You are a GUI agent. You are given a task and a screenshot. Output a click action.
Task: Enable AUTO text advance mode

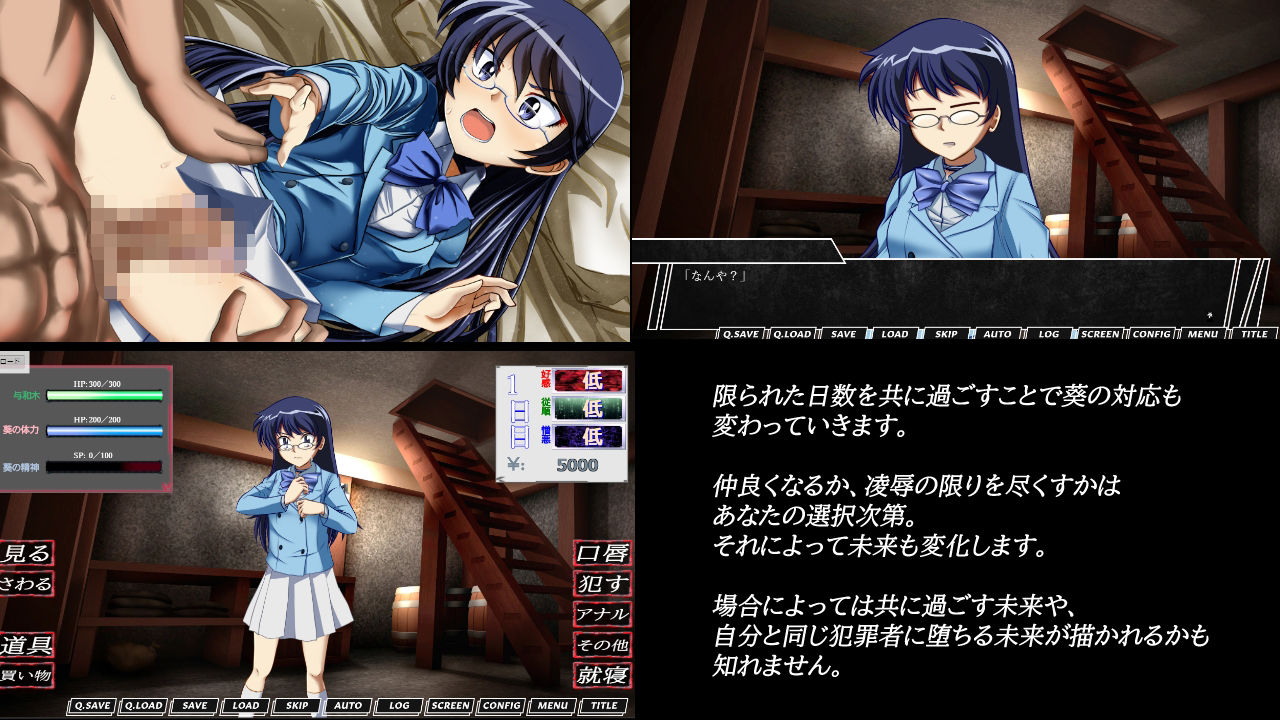[346, 706]
